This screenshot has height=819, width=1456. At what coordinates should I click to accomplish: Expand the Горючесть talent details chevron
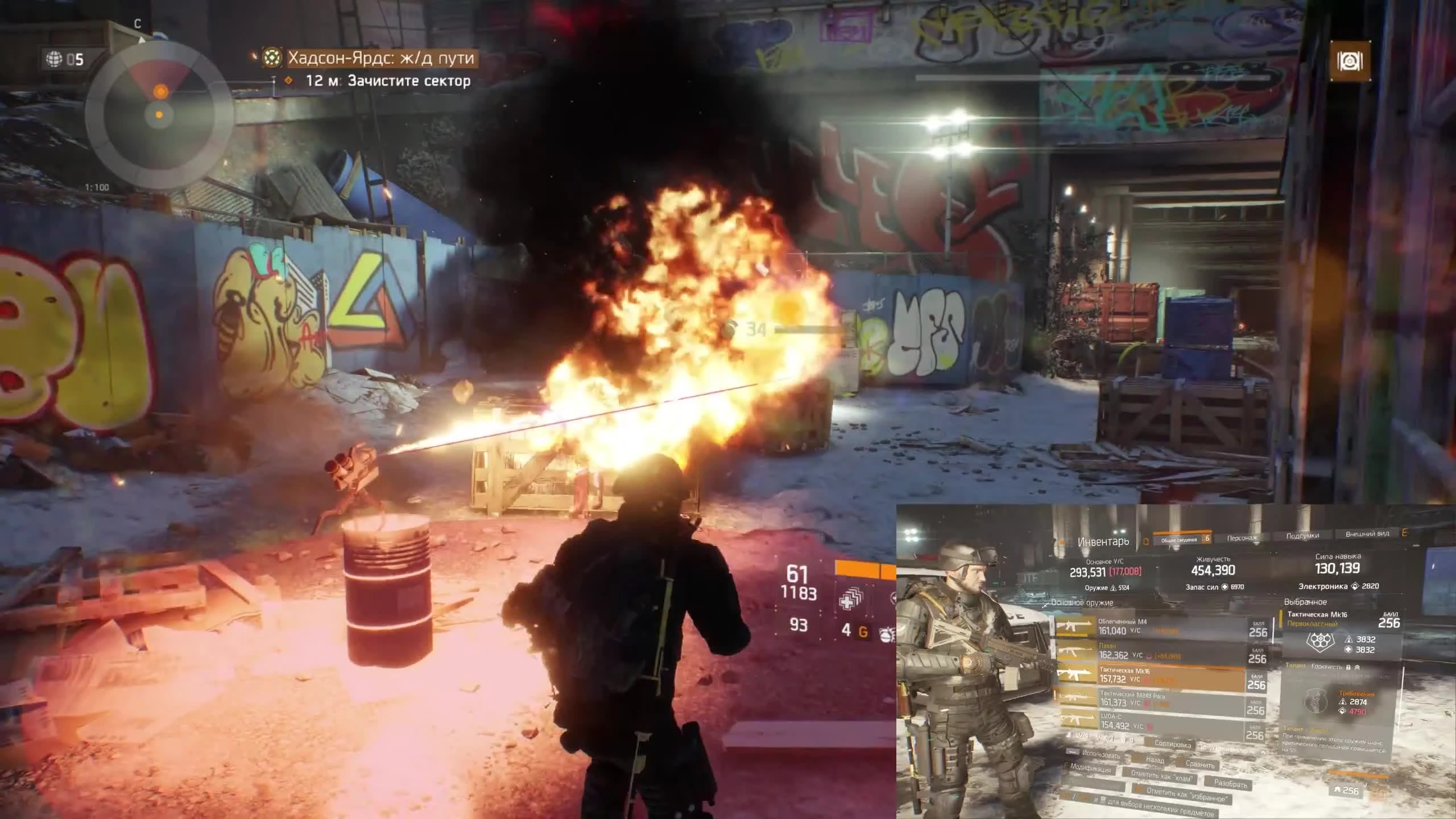(x=1359, y=667)
